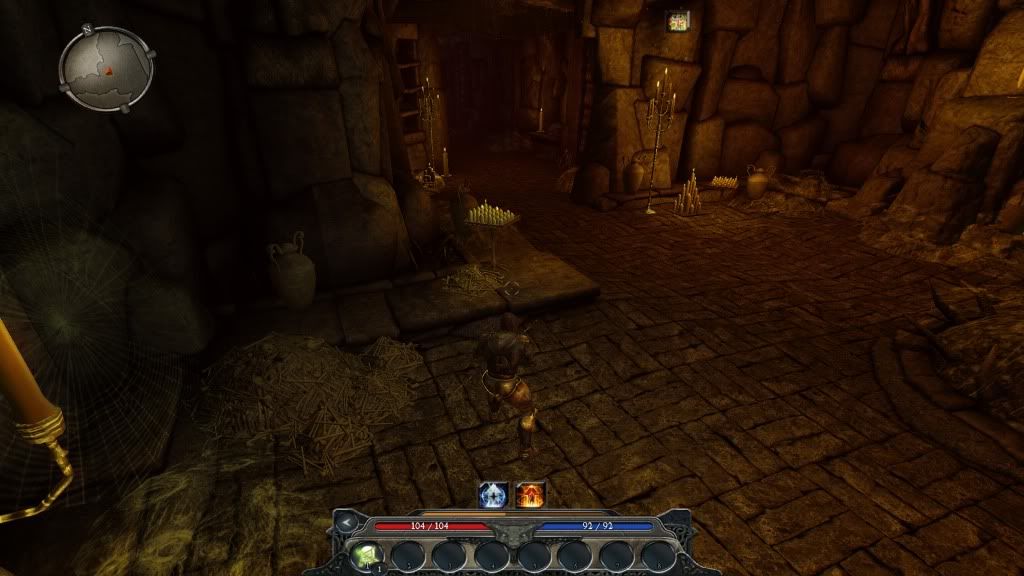Click the arrow button left of the health bar
The height and width of the screenshot is (576, 1024).
click(346, 522)
